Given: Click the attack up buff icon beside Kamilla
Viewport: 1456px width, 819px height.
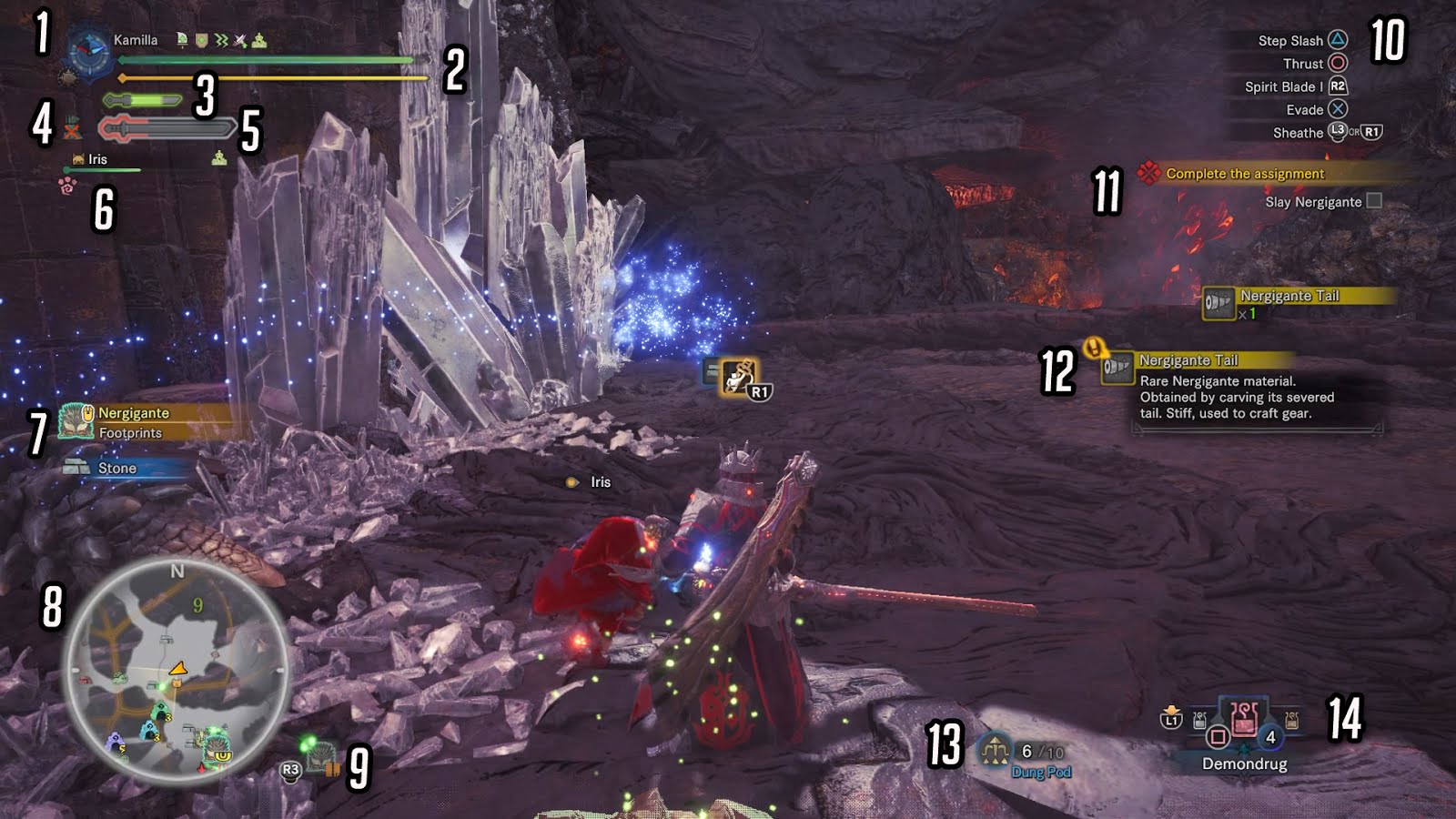Looking at the screenshot, I should [x=238, y=41].
